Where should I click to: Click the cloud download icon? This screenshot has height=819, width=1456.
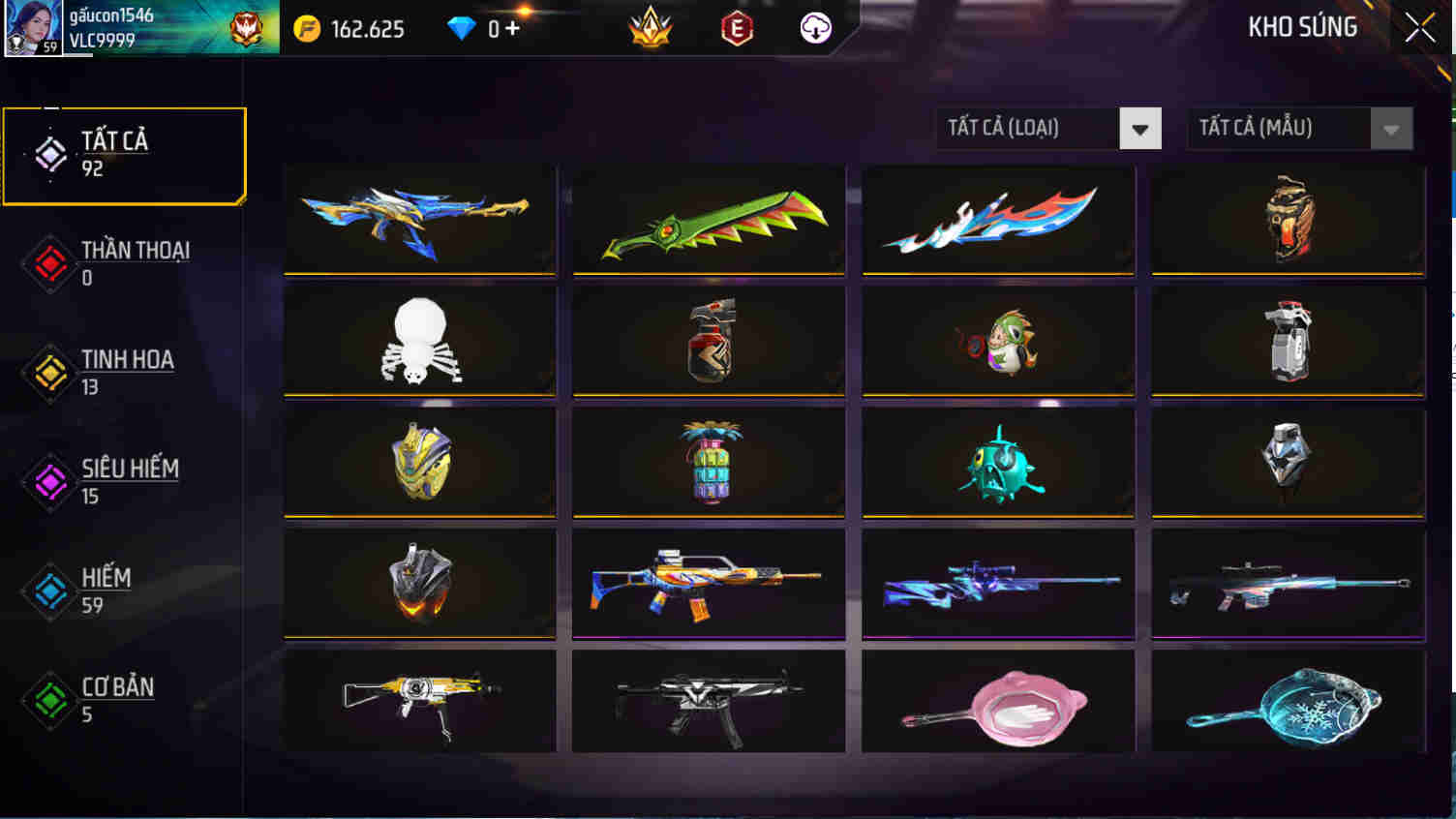(814, 28)
